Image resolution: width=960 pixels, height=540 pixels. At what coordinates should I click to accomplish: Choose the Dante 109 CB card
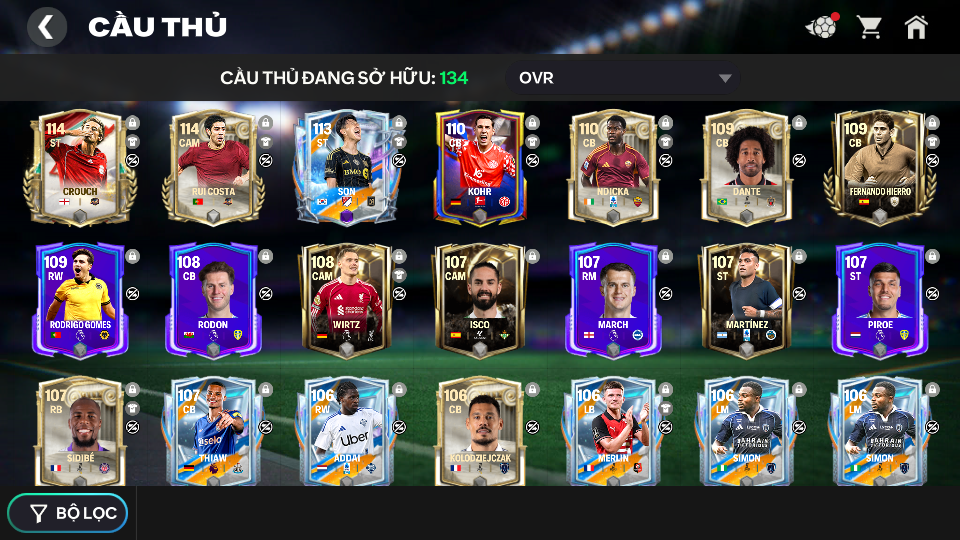coord(746,167)
